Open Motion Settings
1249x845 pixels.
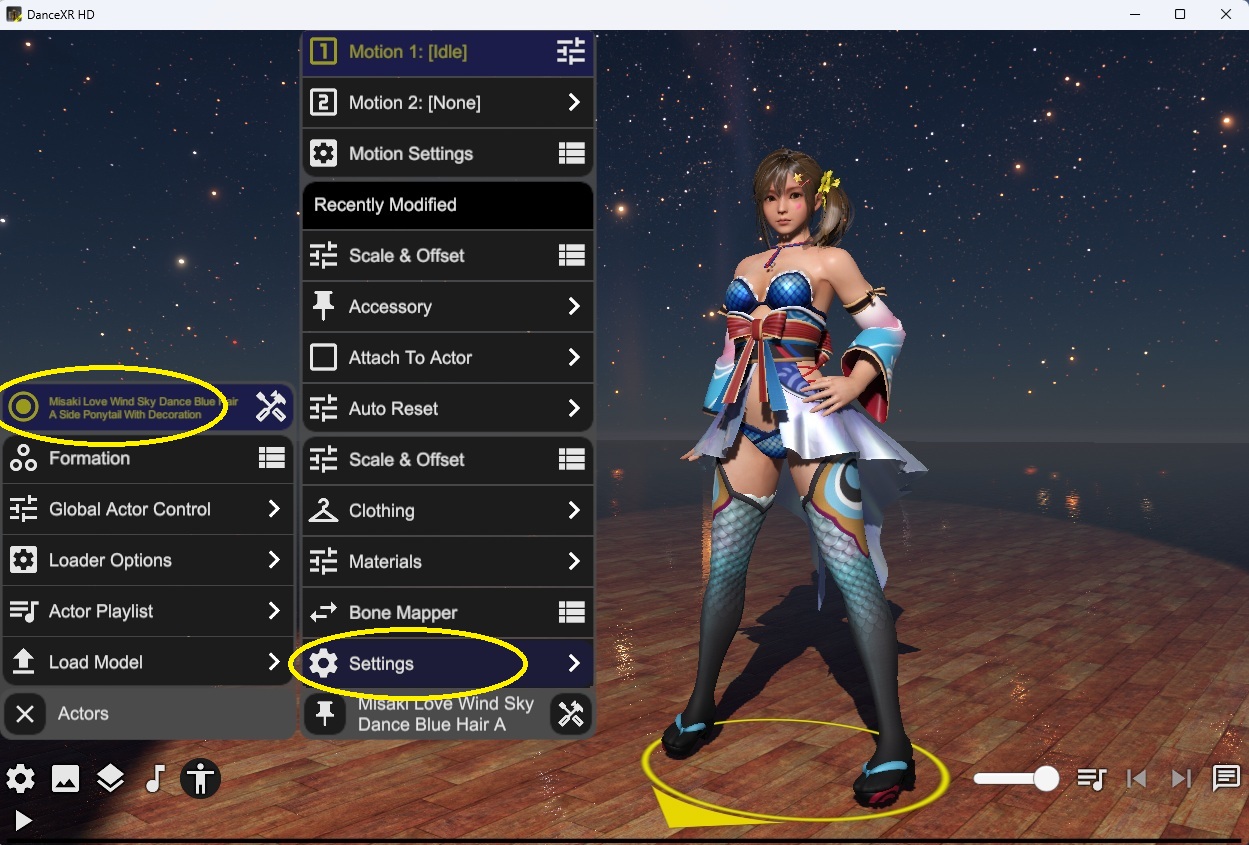click(447, 154)
